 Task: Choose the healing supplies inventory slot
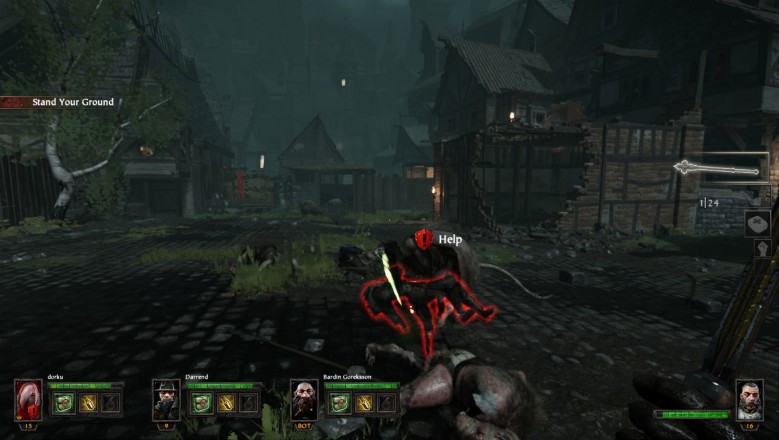[757, 222]
